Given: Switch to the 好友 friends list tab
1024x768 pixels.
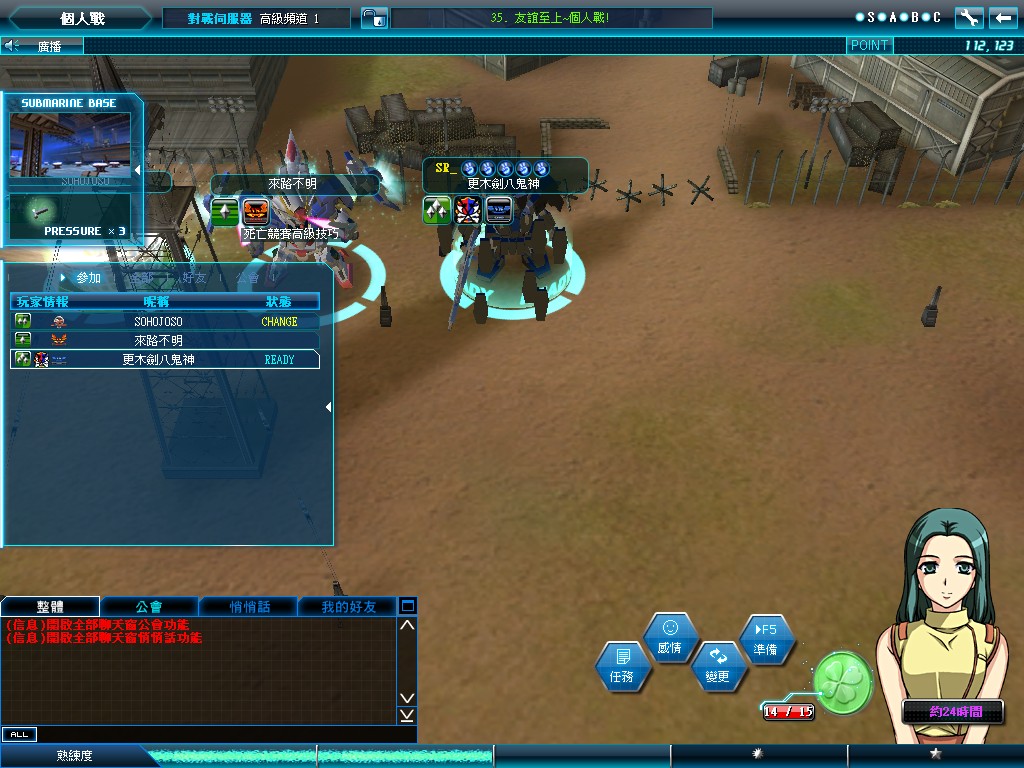Looking at the screenshot, I should coord(195,278).
